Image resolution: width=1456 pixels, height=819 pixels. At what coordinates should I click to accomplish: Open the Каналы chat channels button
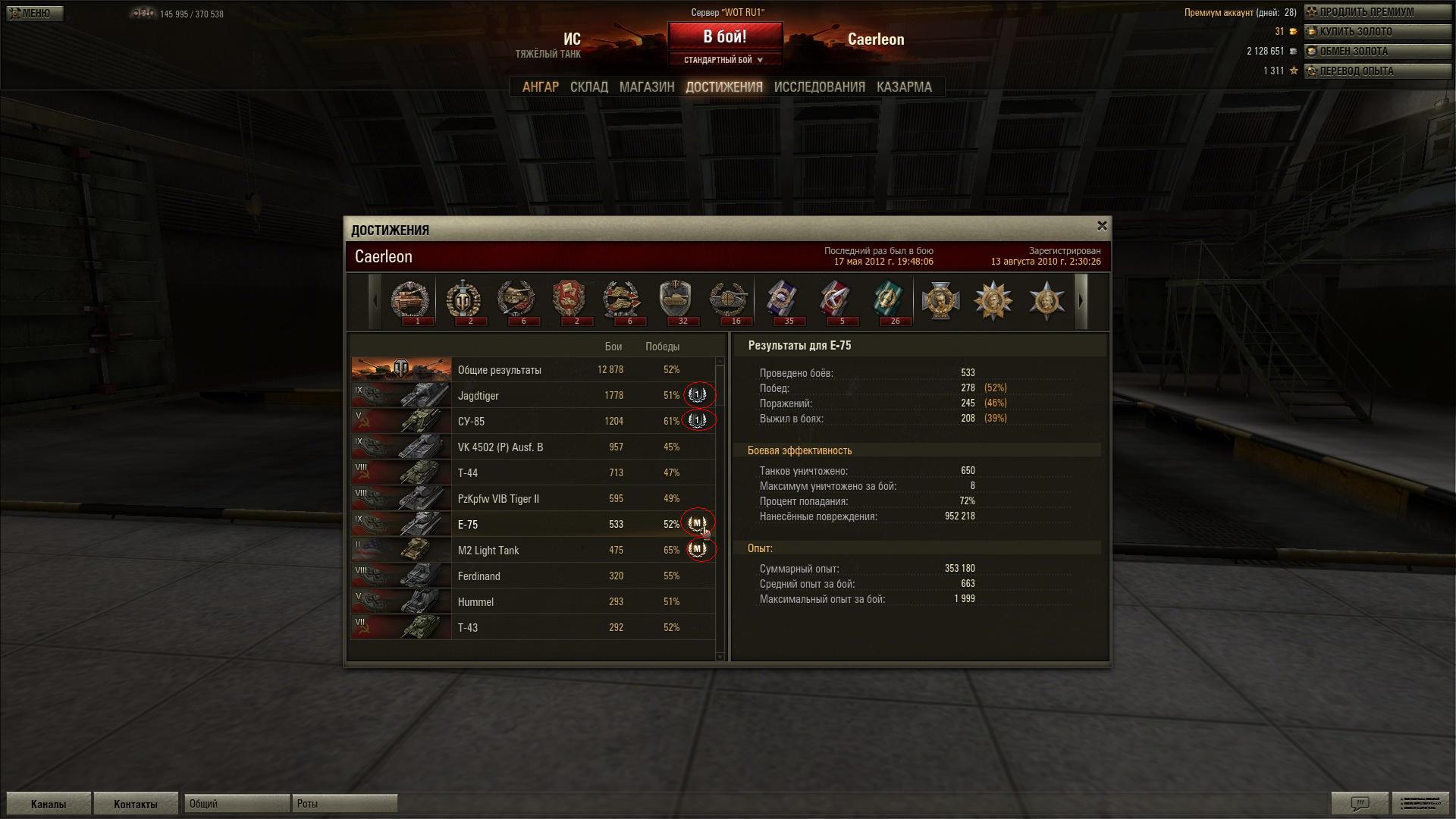[49, 804]
